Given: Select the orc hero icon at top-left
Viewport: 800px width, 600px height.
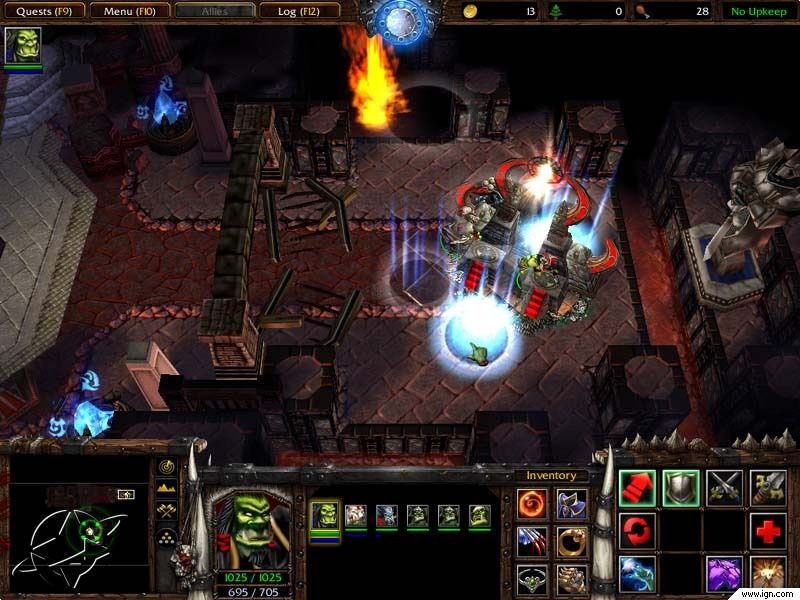Looking at the screenshot, I should click(x=23, y=46).
